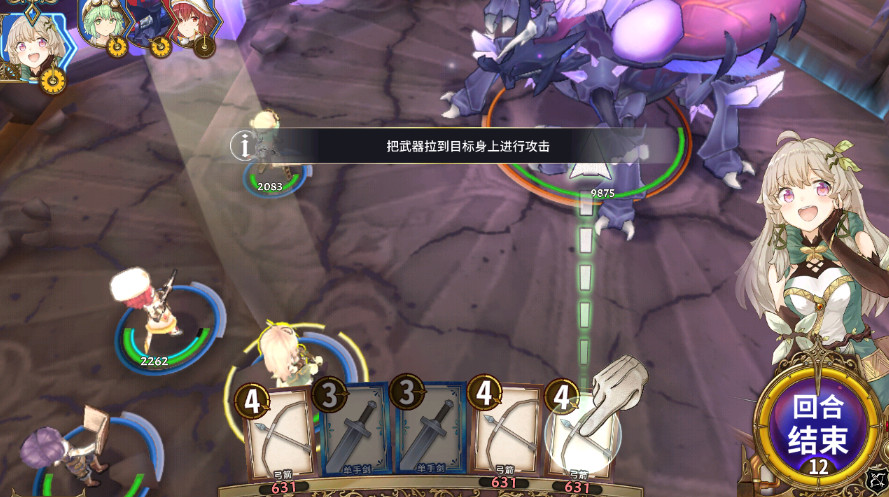Tap the info icon on the tutorial banner
This screenshot has height=497, width=889.
(x=243, y=146)
